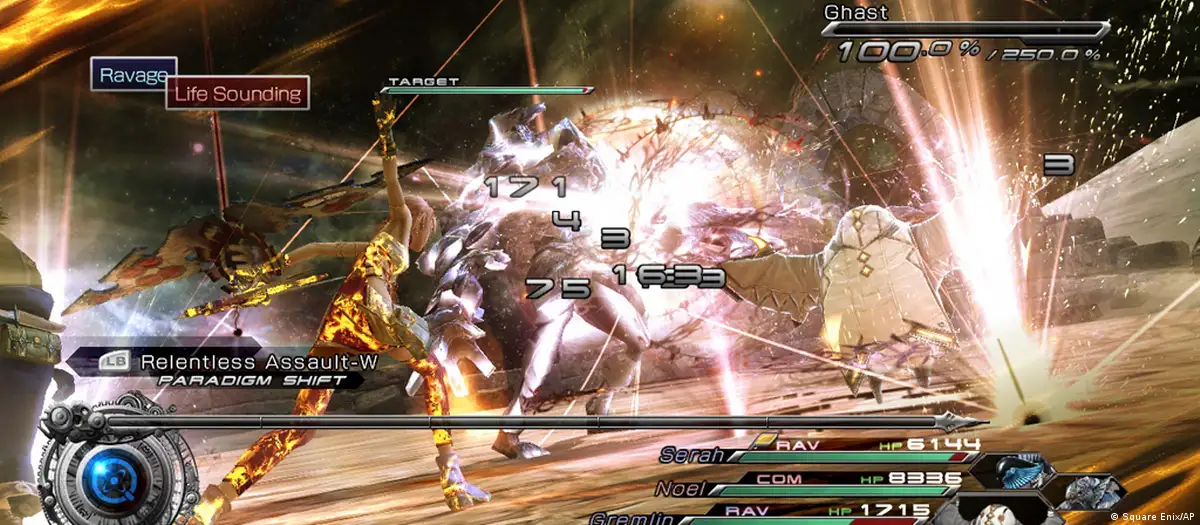This screenshot has height=525, width=1200.
Task: Select the queued Ravage command
Action: point(128,74)
